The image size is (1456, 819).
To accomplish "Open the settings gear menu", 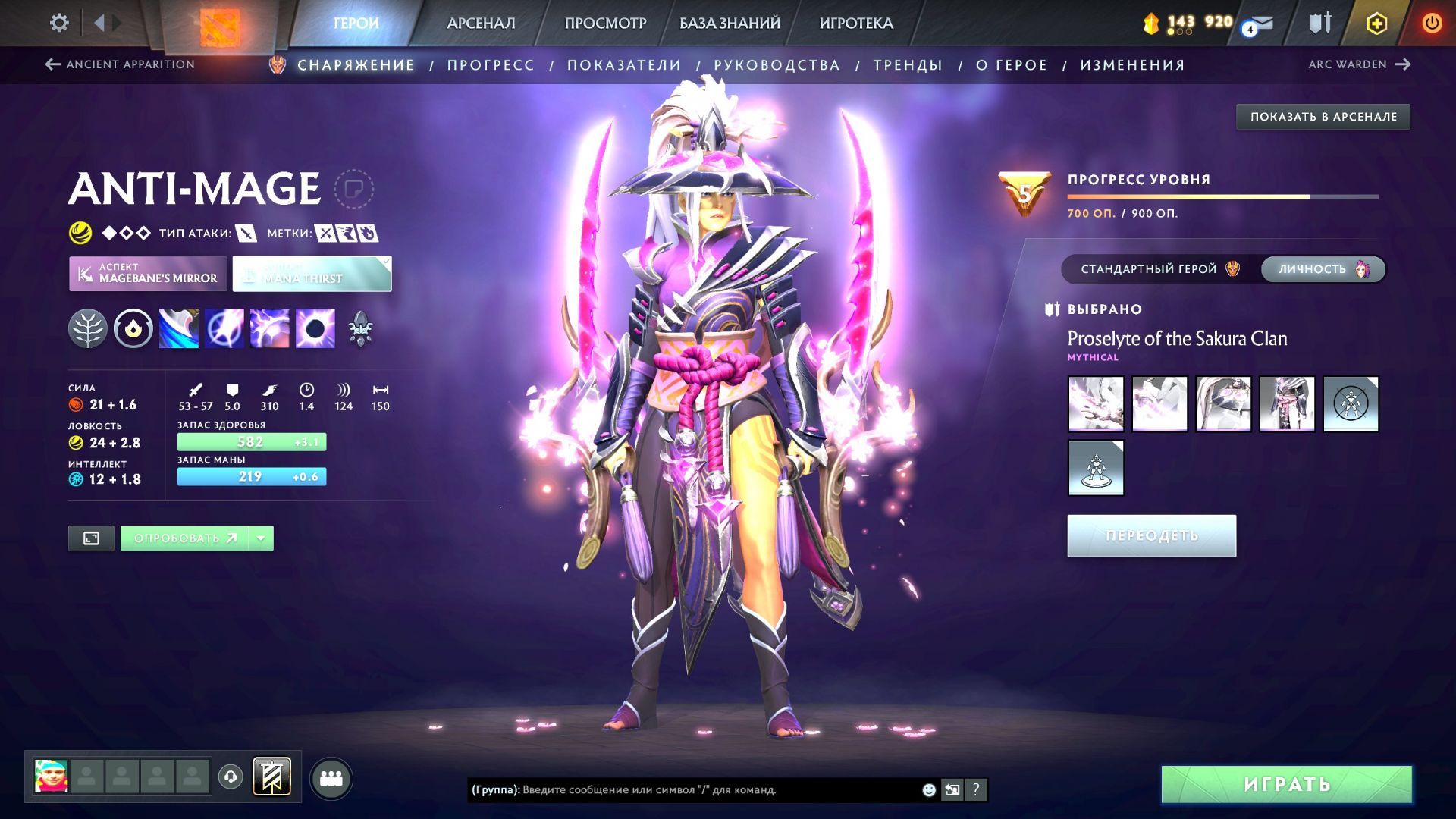I will pyautogui.click(x=59, y=23).
